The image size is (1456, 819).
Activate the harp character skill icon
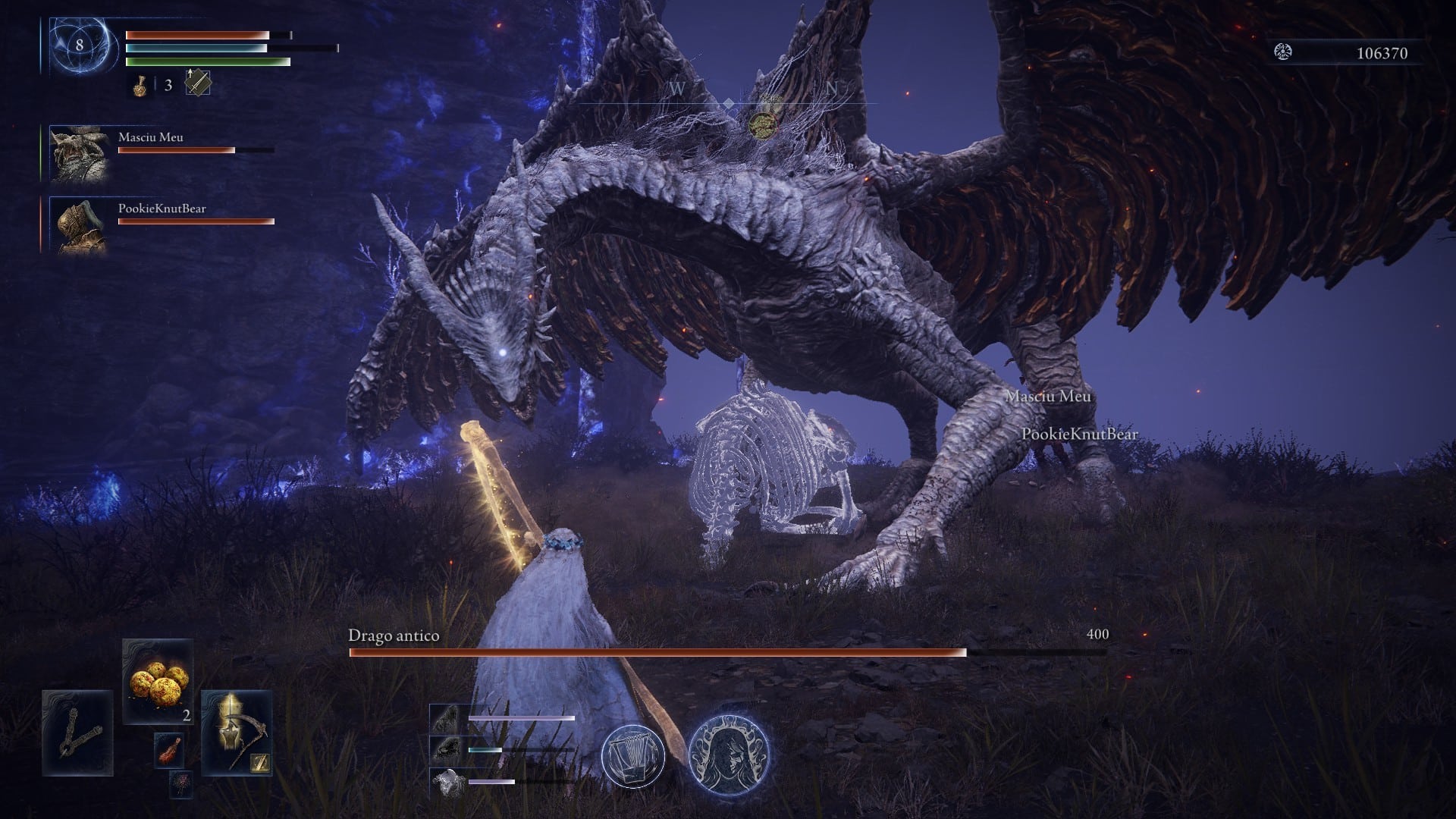click(x=632, y=755)
